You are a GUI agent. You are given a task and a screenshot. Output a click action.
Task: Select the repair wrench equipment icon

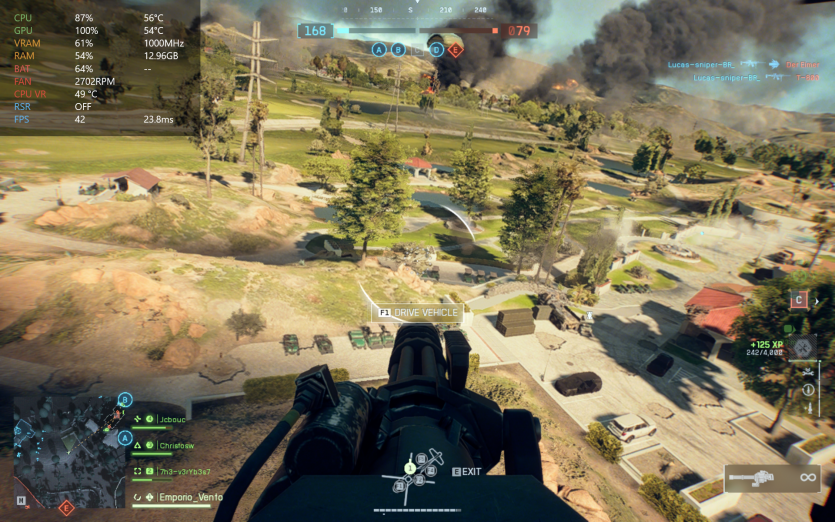point(801,349)
